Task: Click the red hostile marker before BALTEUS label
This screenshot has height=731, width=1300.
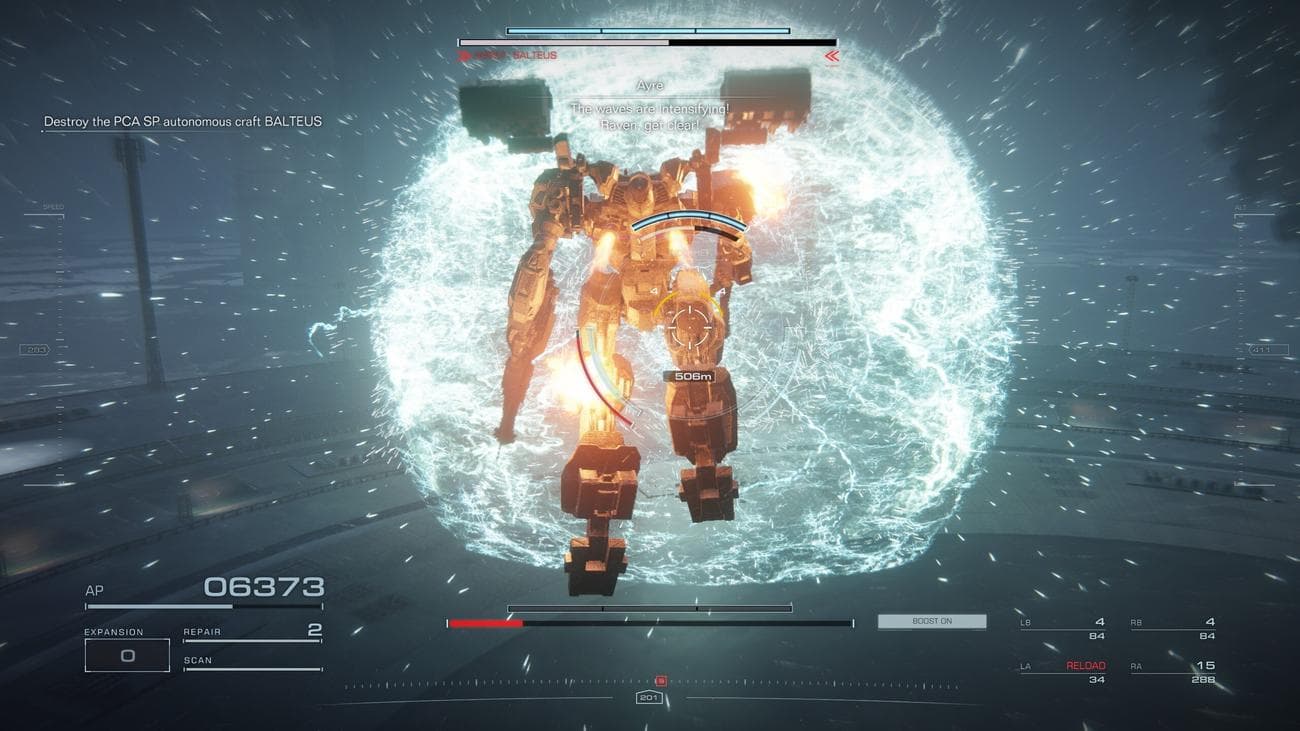Action: pyautogui.click(x=464, y=54)
